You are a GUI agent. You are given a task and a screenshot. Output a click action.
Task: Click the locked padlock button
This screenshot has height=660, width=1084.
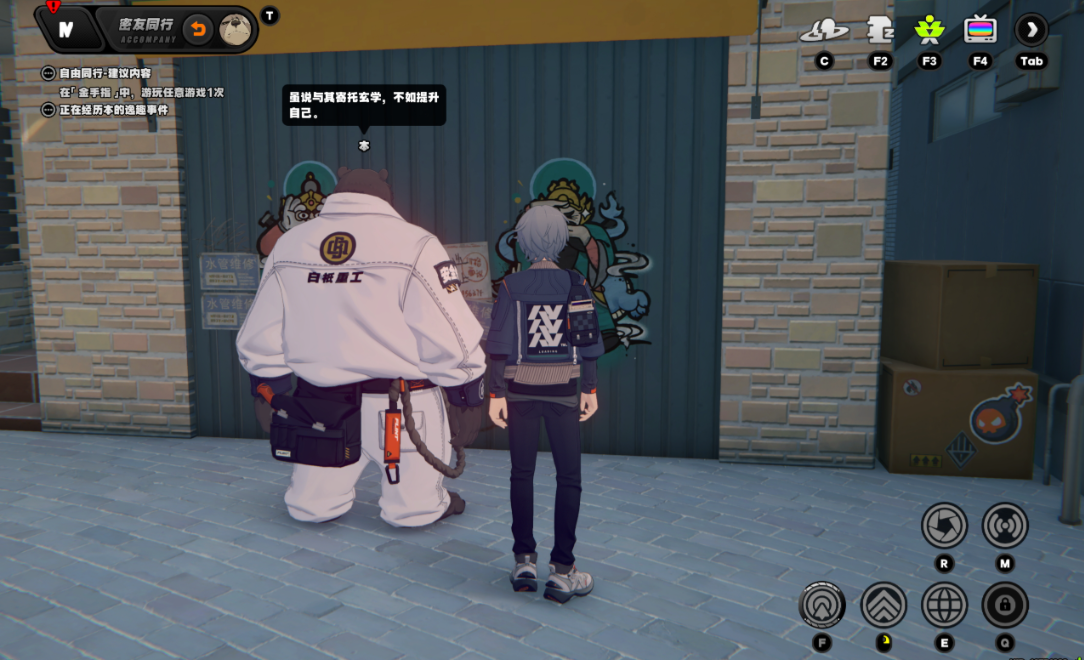1005,605
